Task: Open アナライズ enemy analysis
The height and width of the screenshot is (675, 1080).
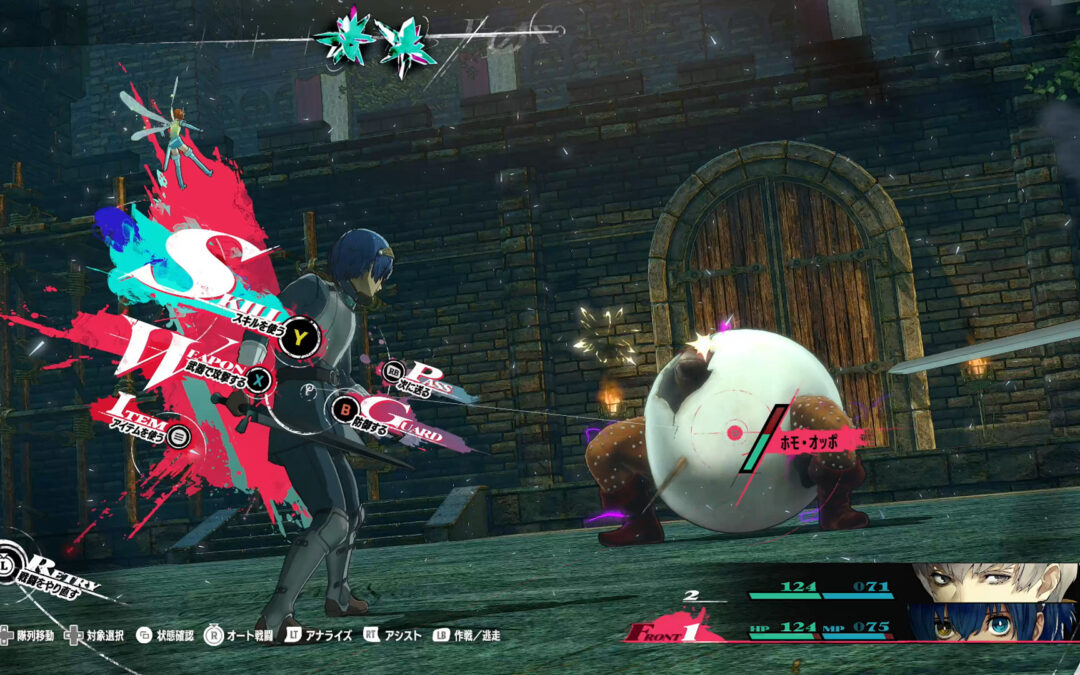Action: pos(318,635)
